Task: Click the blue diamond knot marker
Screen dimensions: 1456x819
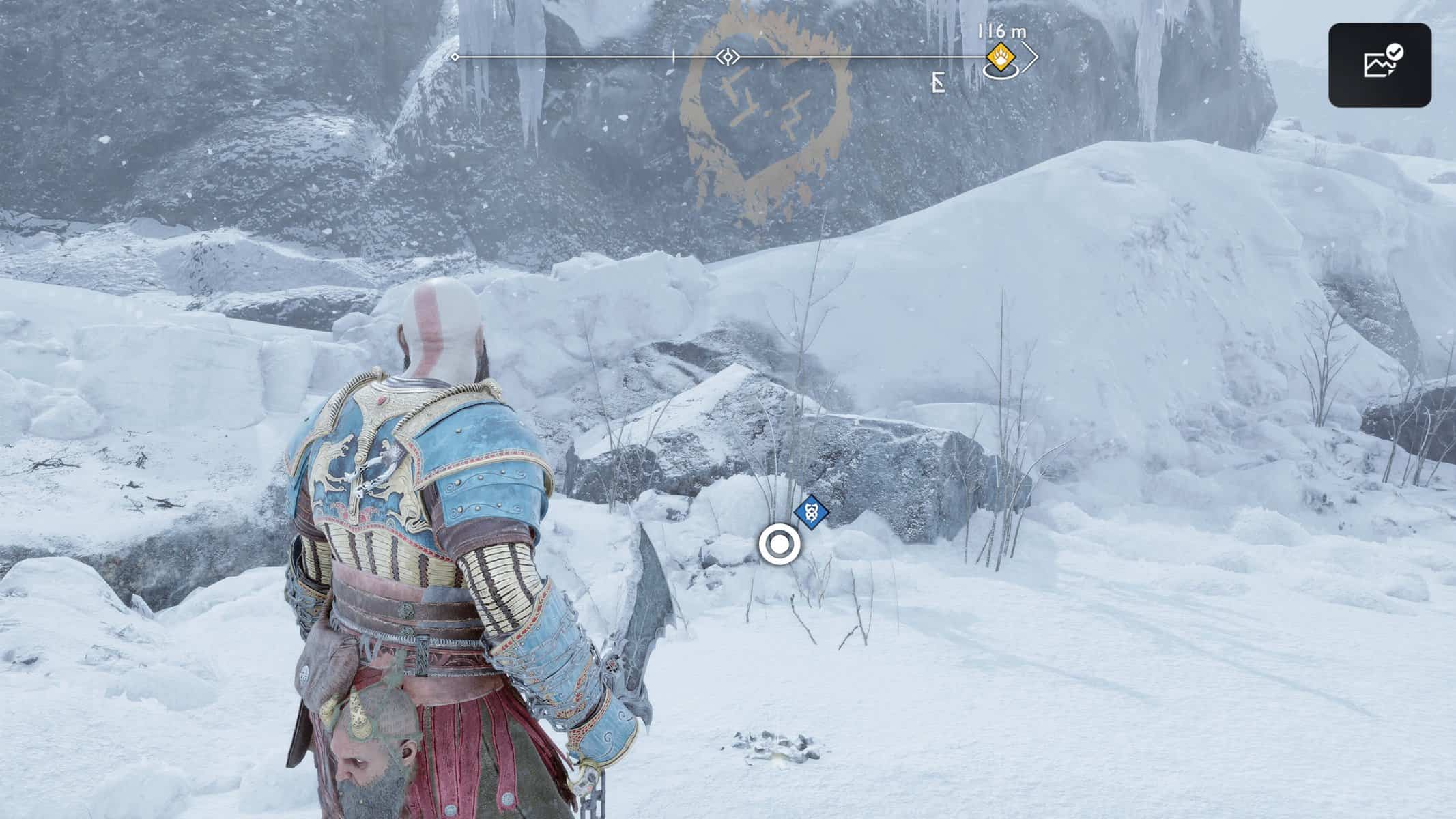Action: pyautogui.click(x=812, y=512)
